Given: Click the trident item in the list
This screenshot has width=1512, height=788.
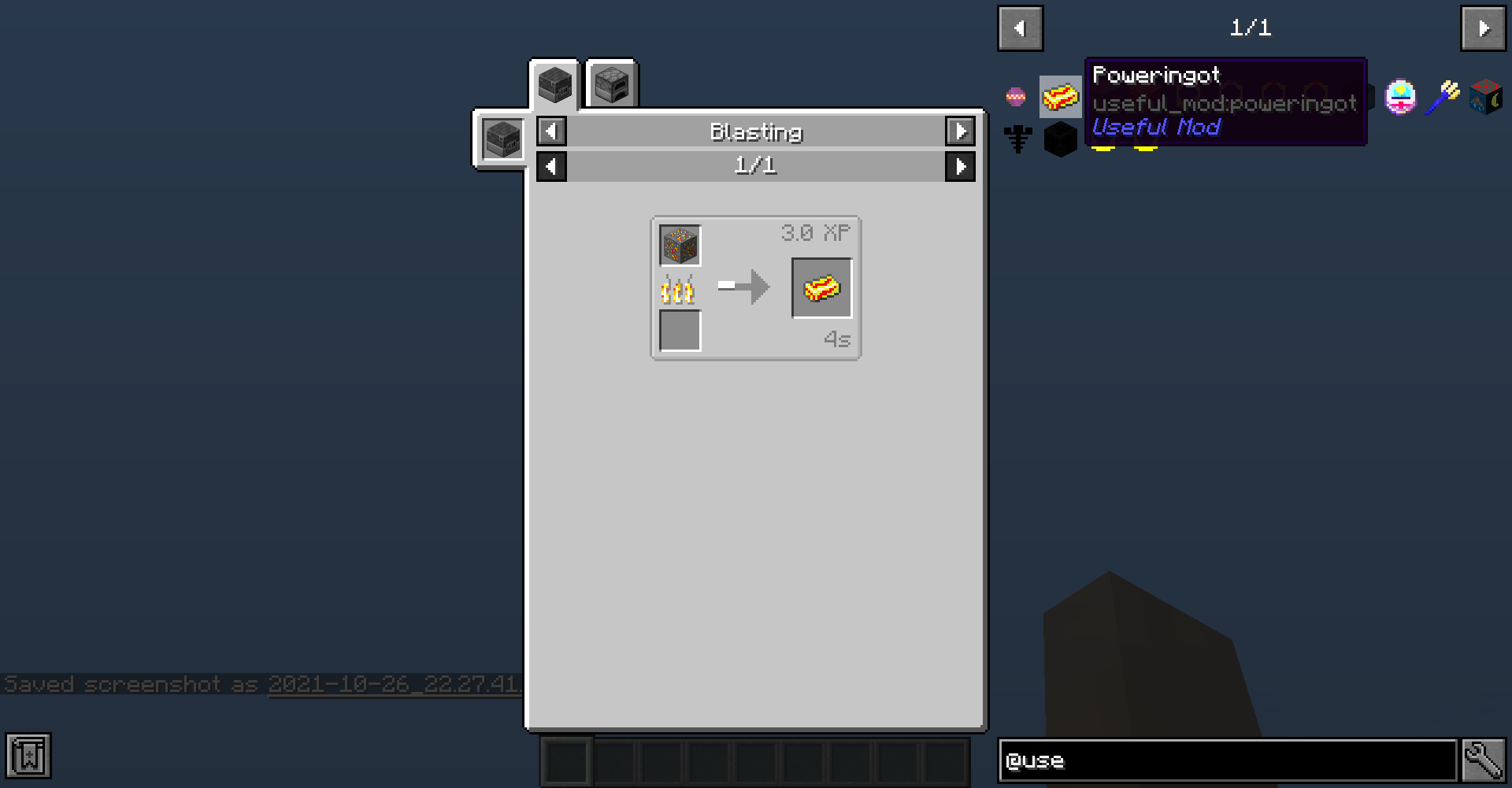Looking at the screenshot, I should pyautogui.click(x=1443, y=98).
